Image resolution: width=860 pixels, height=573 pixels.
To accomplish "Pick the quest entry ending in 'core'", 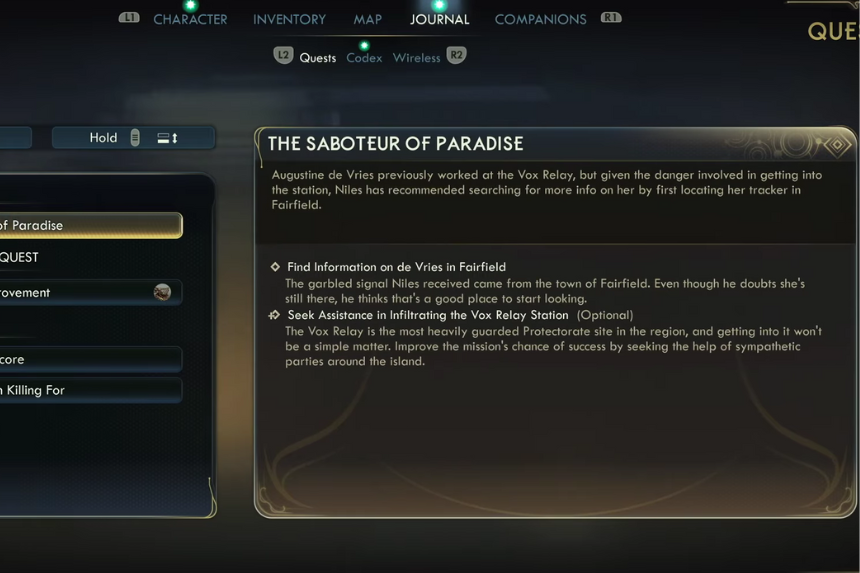I will [x=88, y=359].
